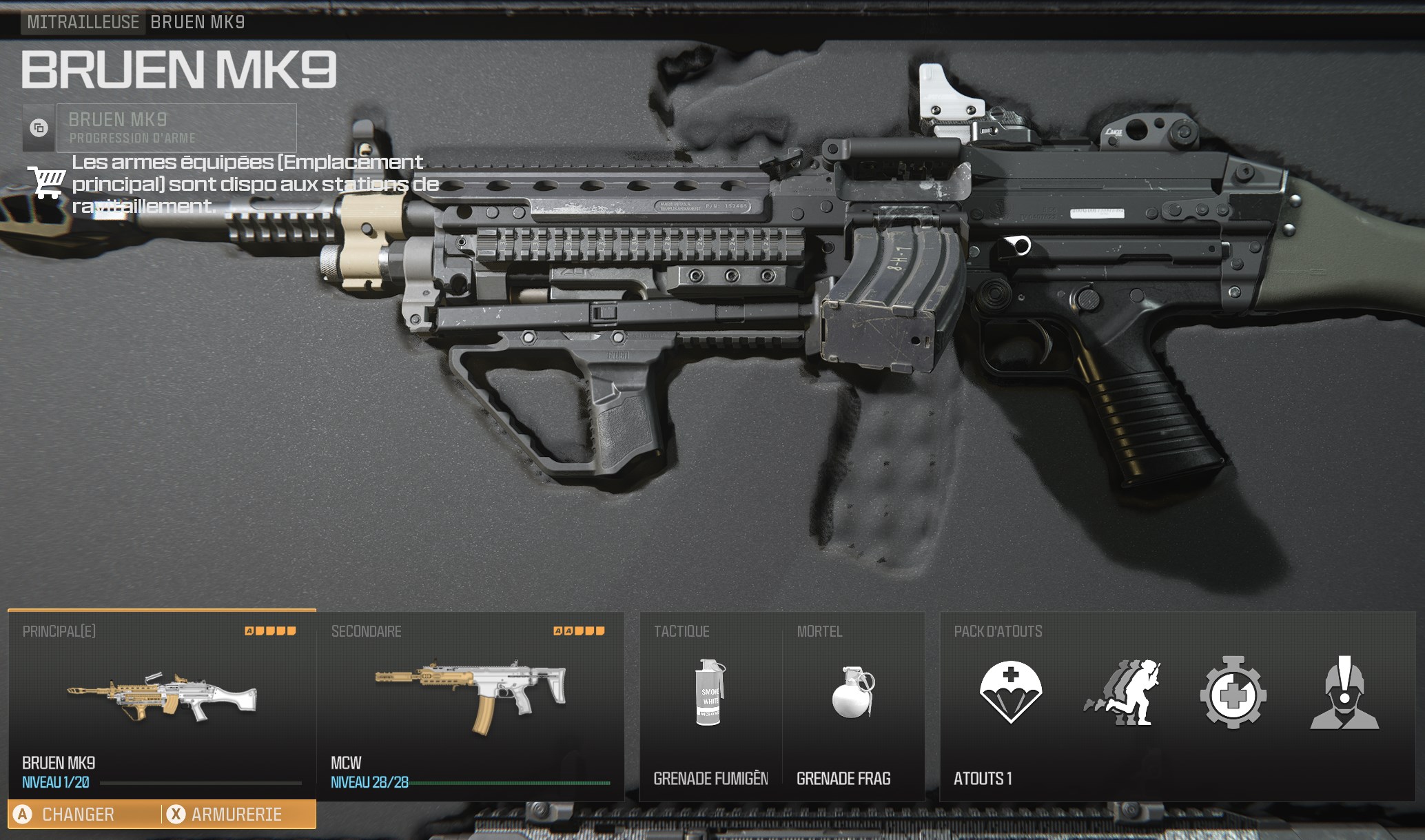The image size is (1425, 840).
Task: Click the CHANGER button
Action: click(x=77, y=814)
